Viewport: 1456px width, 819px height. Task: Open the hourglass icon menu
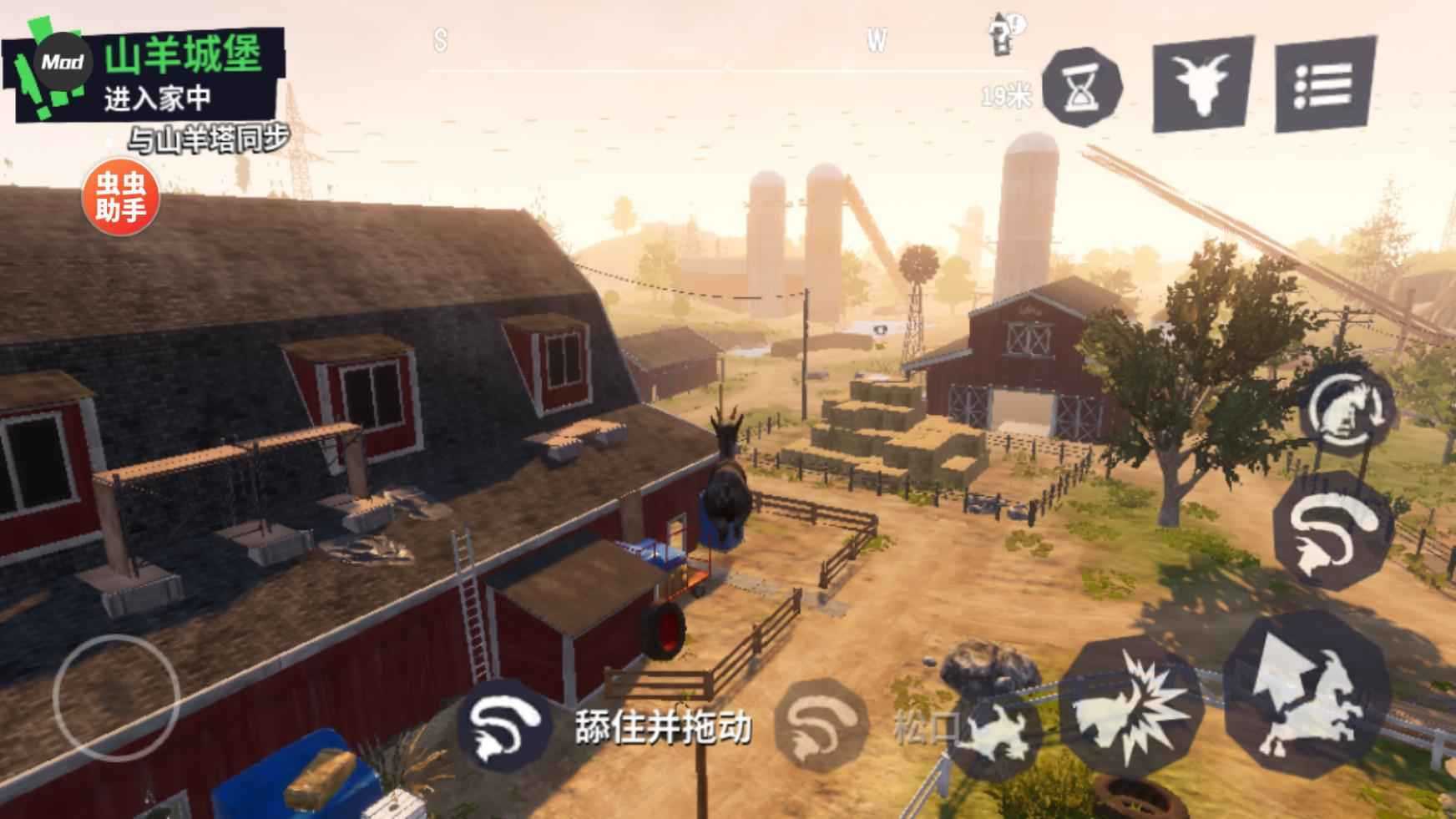tap(1083, 87)
